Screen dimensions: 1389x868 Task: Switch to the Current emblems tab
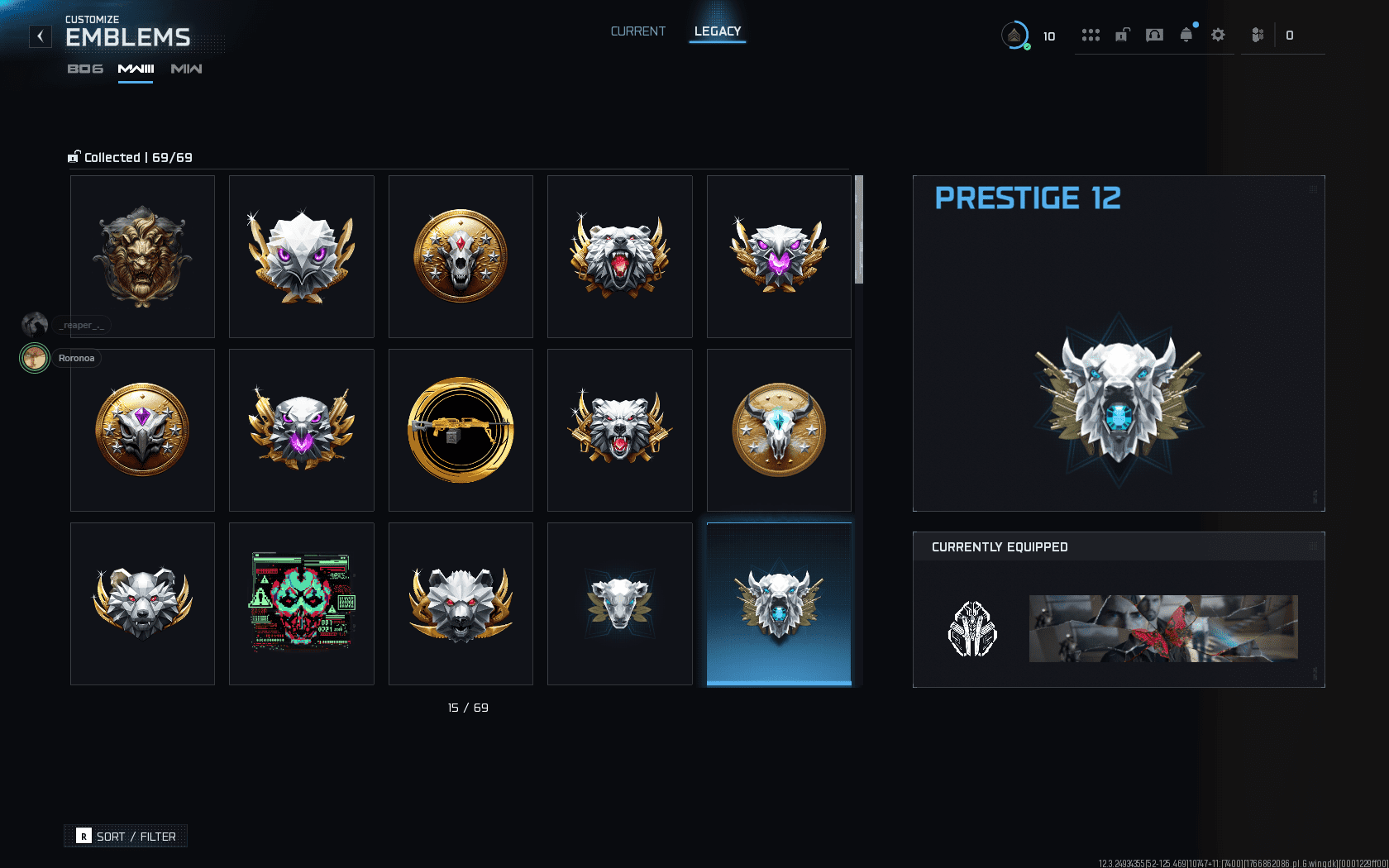click(637, 31)
